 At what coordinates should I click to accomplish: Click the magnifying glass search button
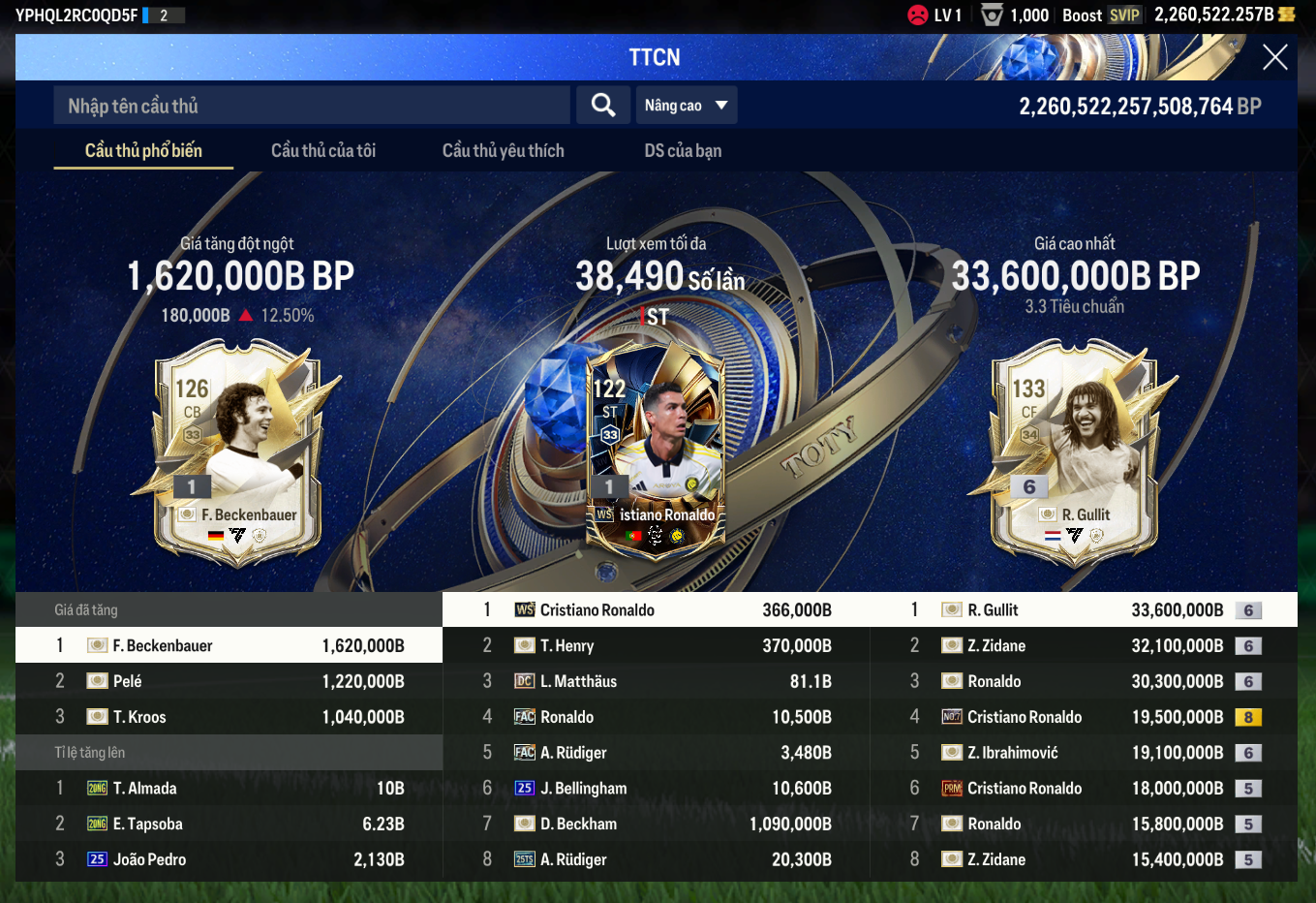(x=603, y=106)
